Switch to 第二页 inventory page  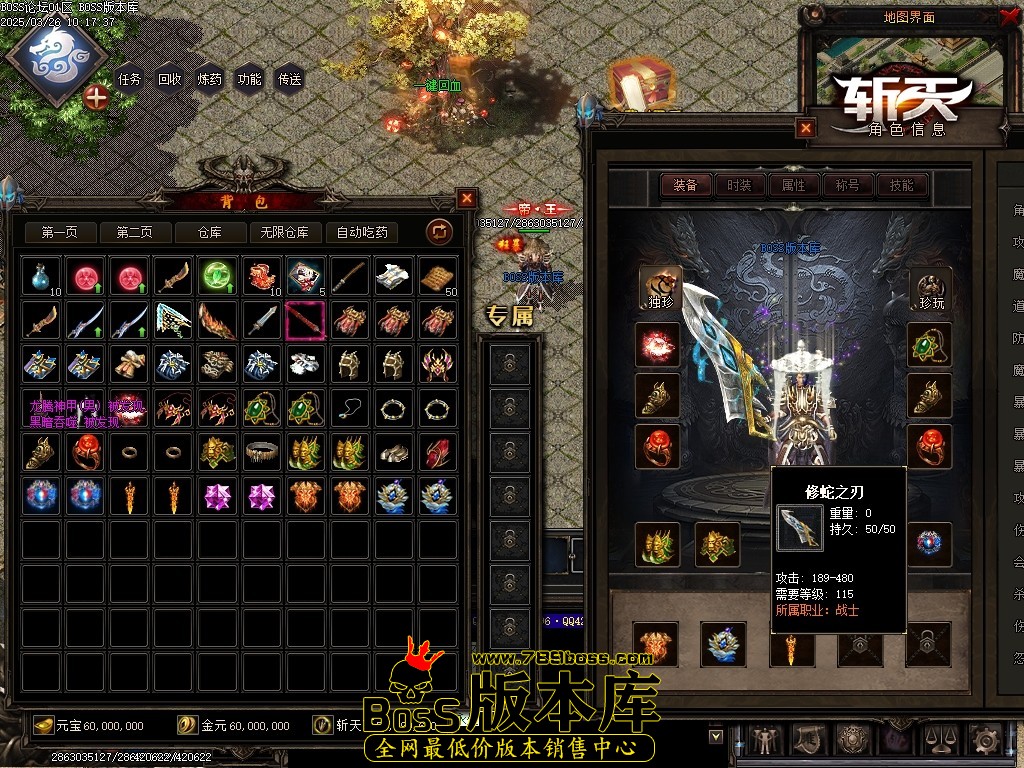(134, 233)
